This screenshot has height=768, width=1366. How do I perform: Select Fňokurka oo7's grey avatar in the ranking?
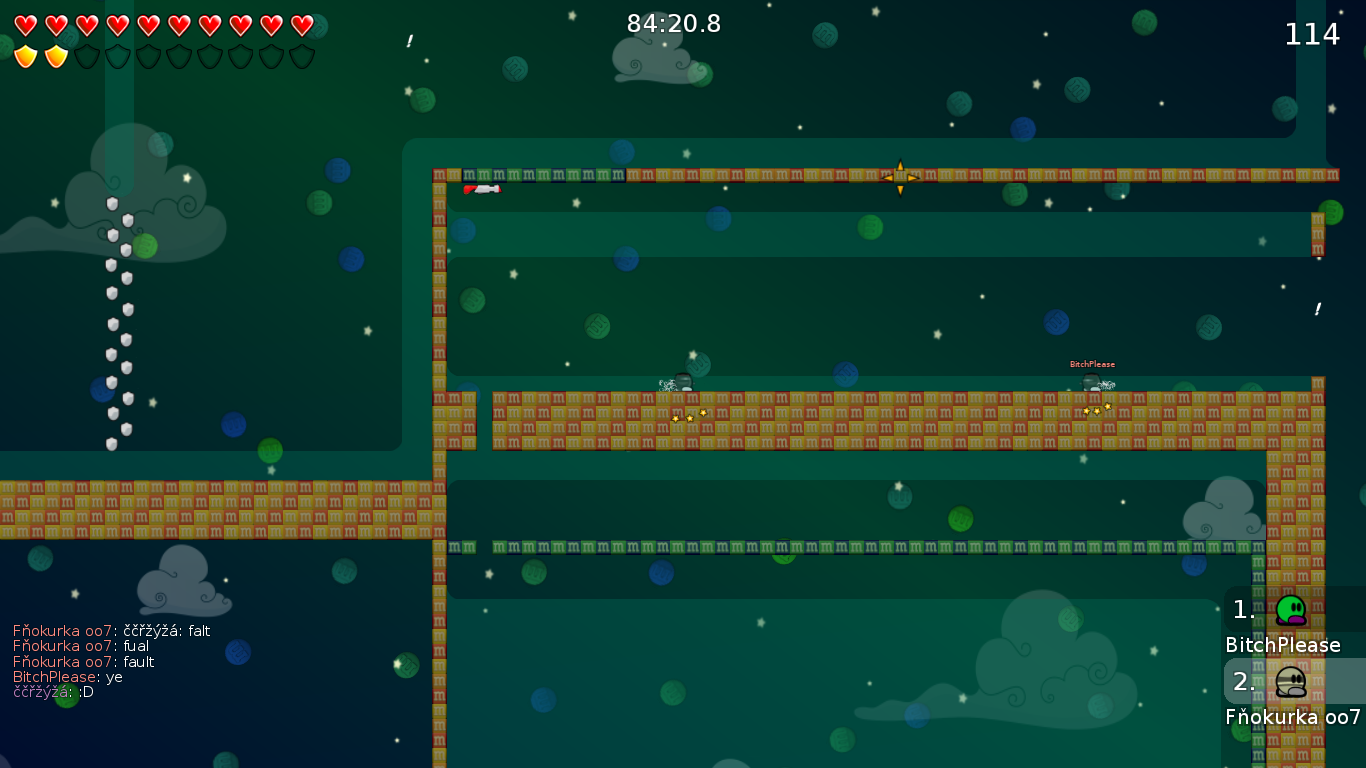pos(1290,682)
